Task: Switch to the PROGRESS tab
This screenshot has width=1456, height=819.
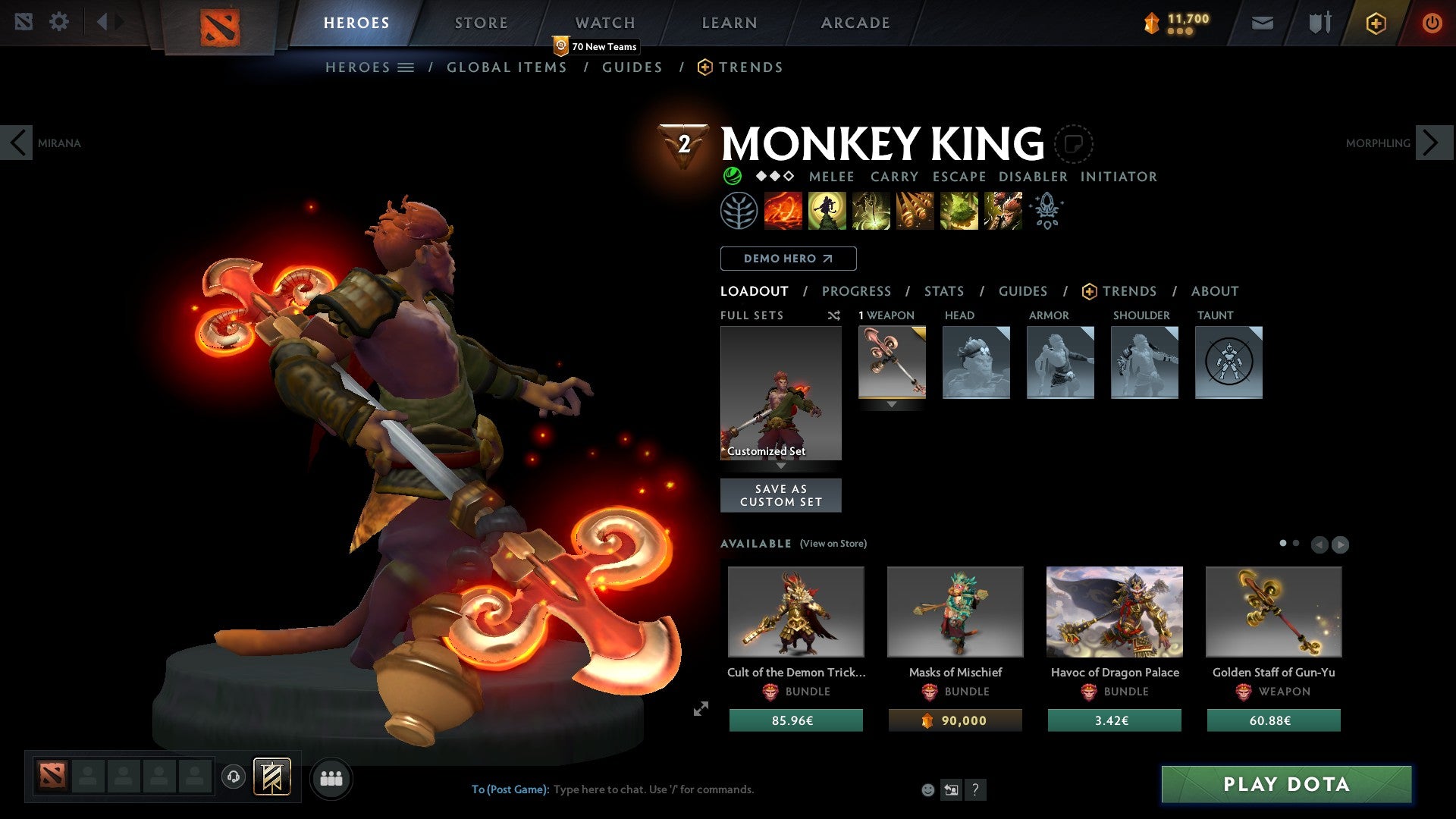Action: [x=857, y=290]
